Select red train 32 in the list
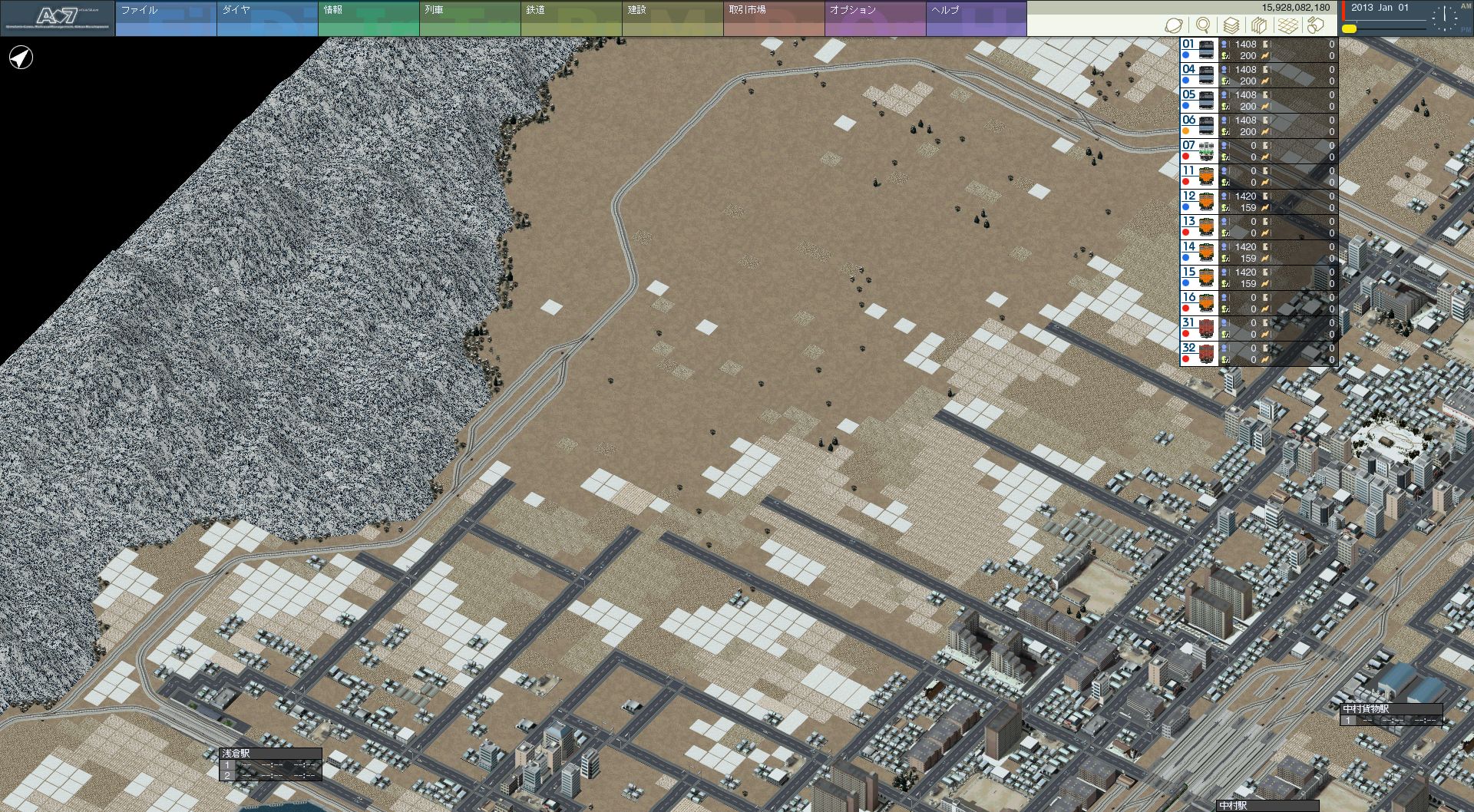 pos(1199,354)
